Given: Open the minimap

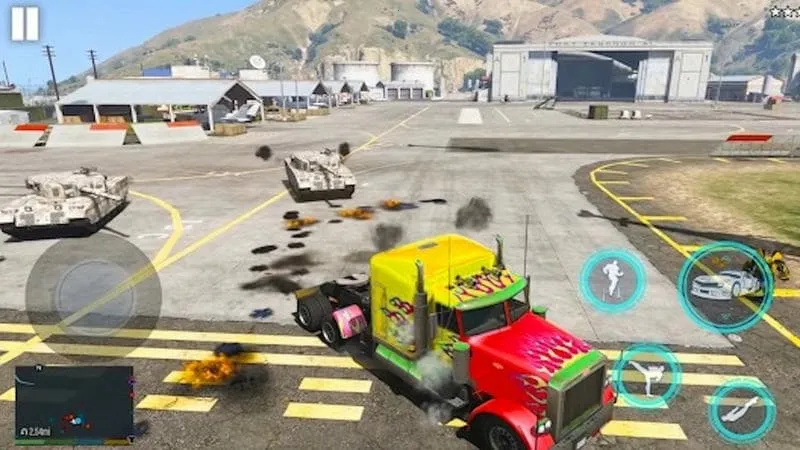Looking at the screenshot, I should click(x=74, y=403).
